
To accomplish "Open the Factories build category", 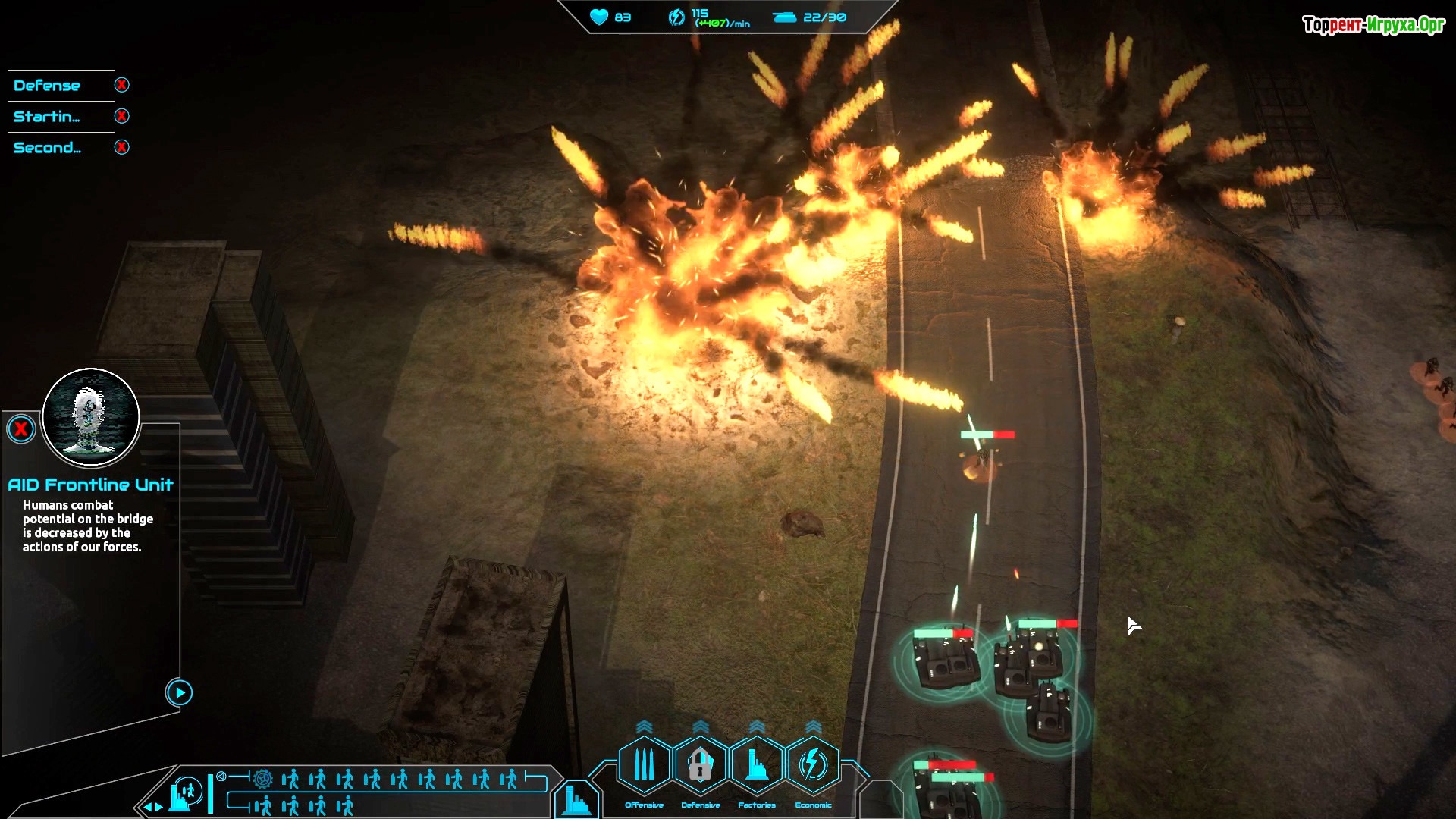I will click(756, 765).
